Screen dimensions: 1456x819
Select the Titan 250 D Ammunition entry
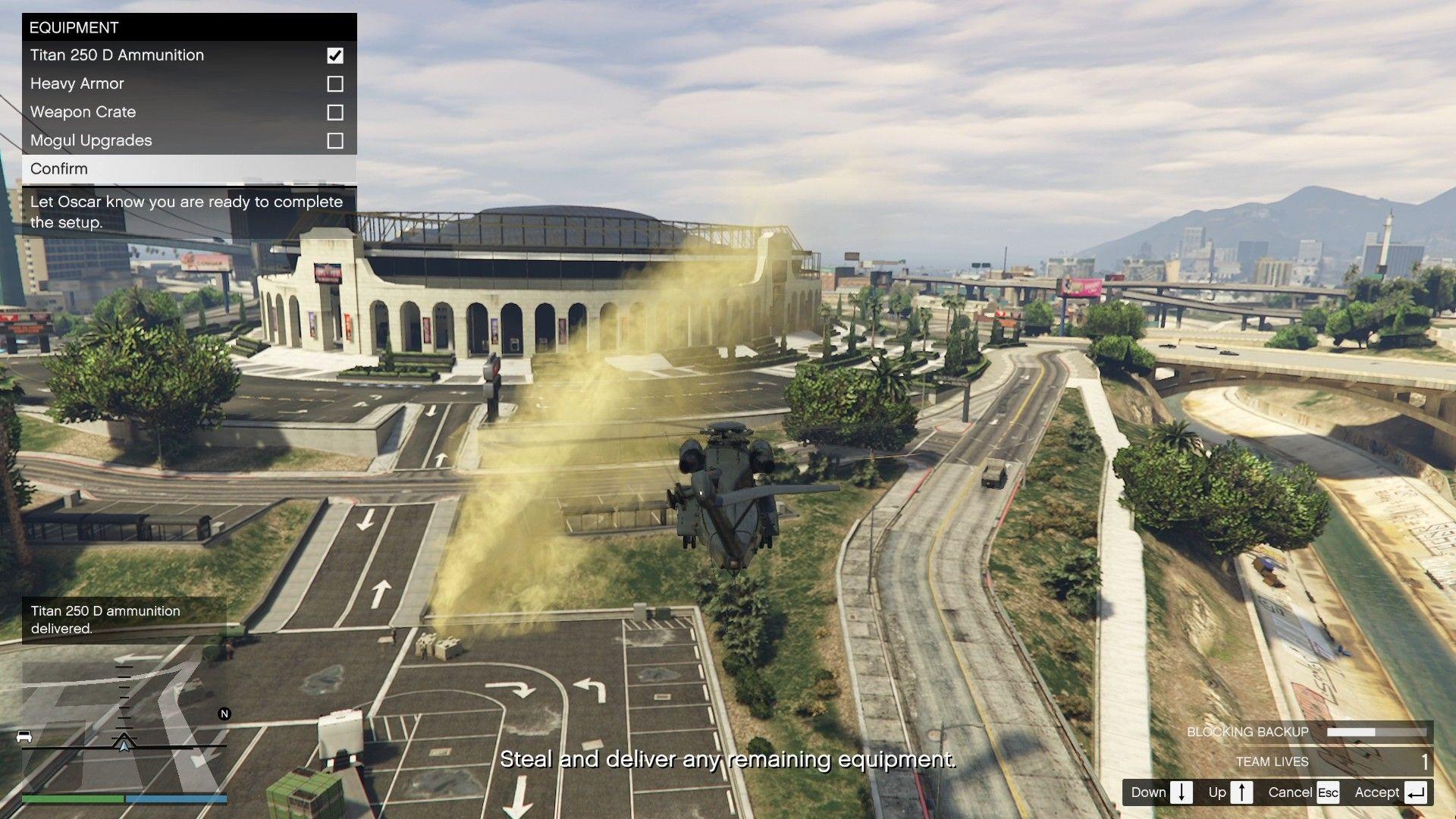[x=118, y=55]
